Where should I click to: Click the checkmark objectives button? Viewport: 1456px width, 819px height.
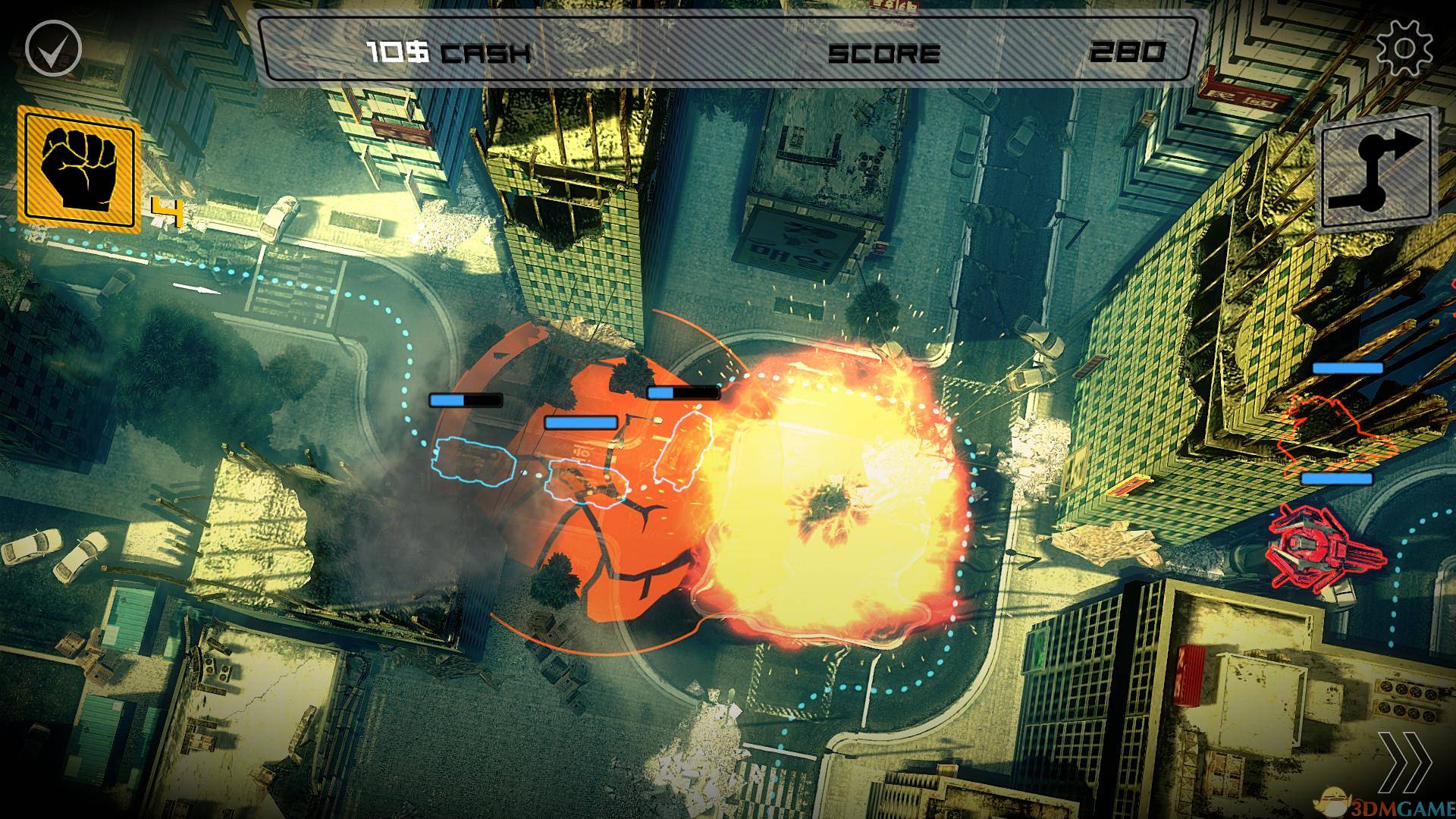tap(53, 49)
